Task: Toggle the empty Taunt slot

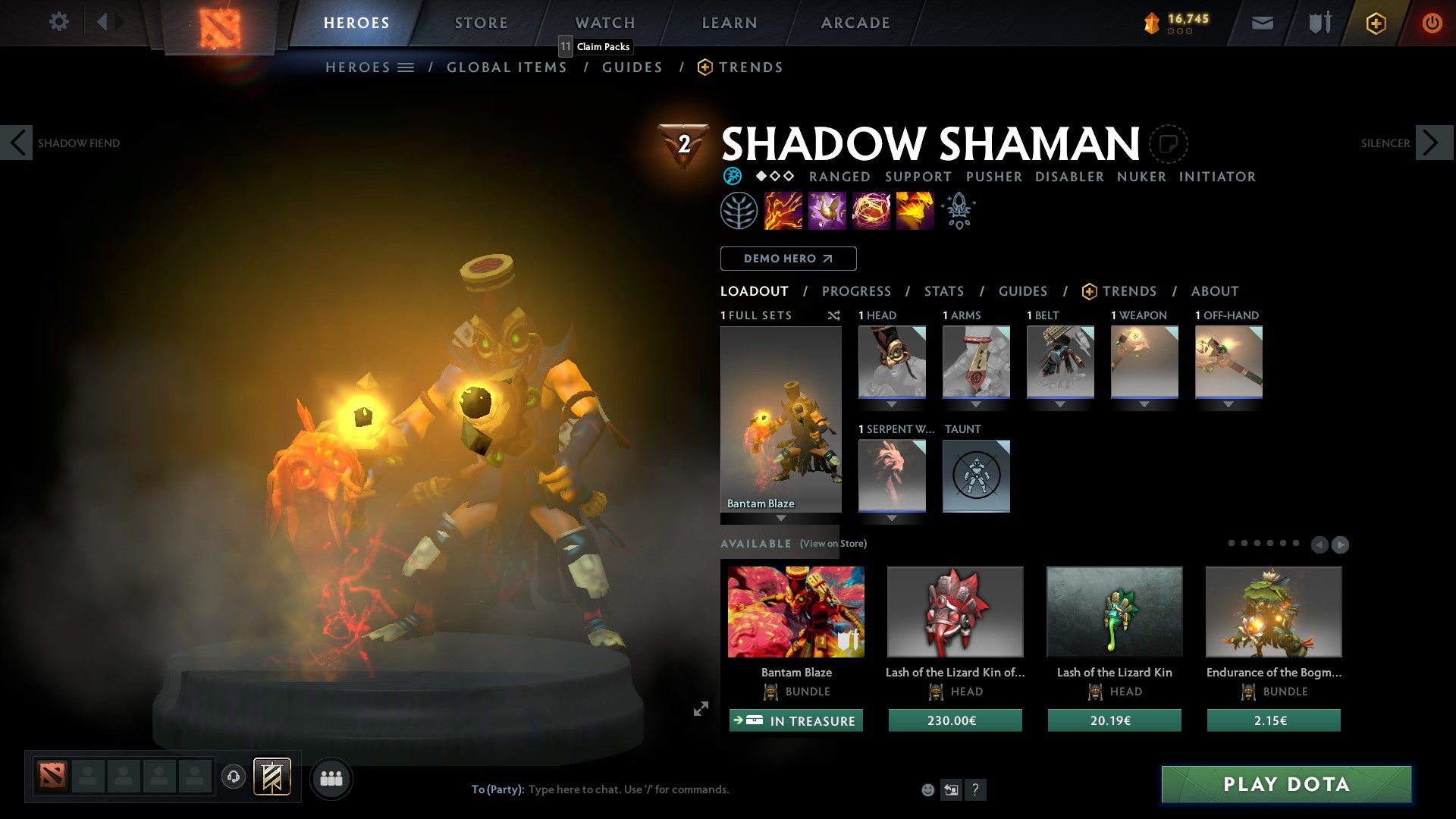Action: tap(976, 475)
